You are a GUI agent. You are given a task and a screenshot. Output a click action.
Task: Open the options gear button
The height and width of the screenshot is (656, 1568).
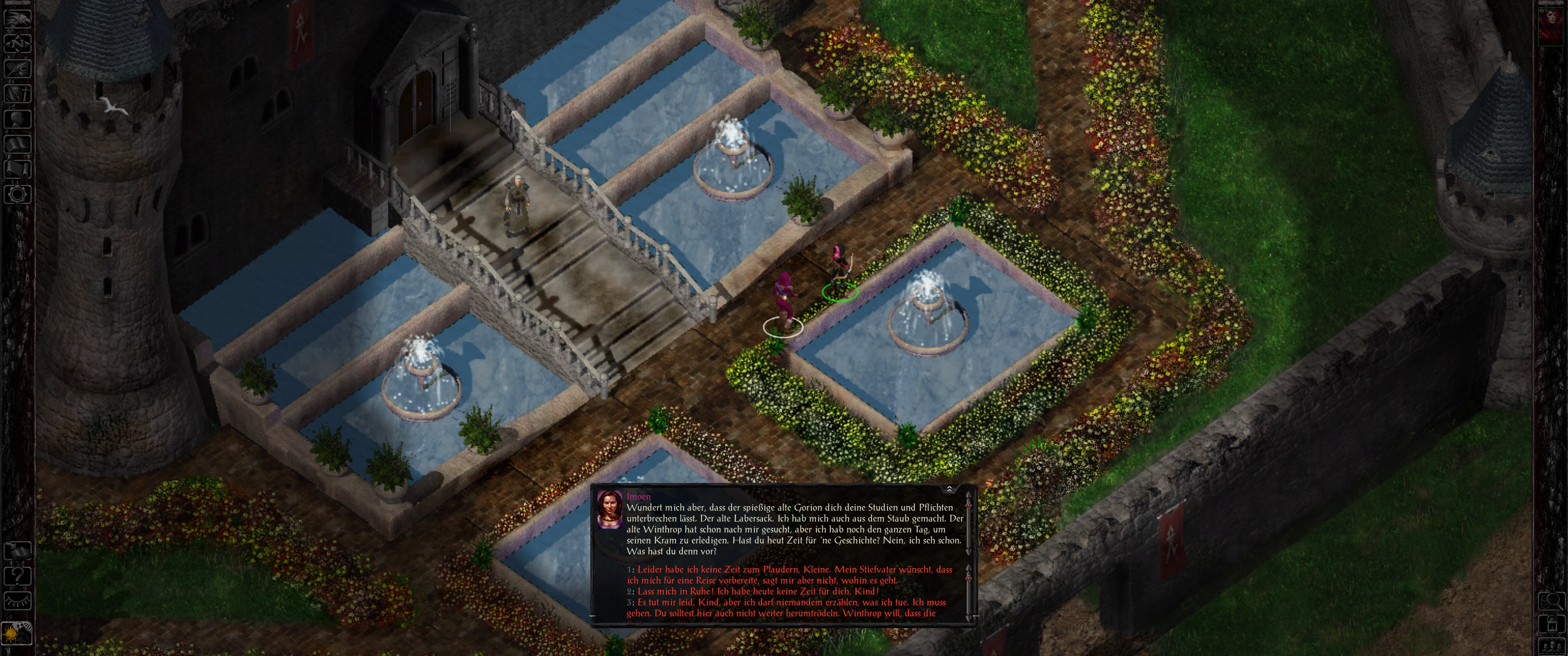pos(17,195)
